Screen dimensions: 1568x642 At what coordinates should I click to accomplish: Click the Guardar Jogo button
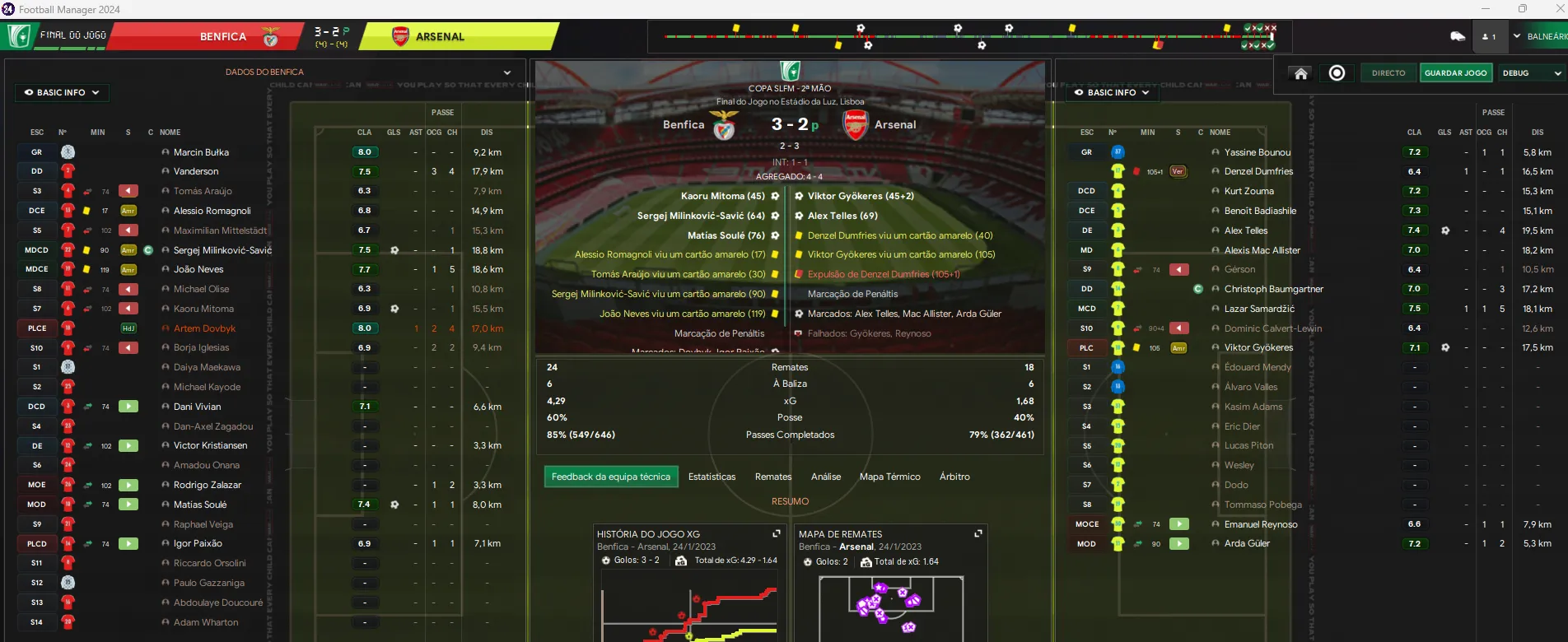[x=1455, y=73]
